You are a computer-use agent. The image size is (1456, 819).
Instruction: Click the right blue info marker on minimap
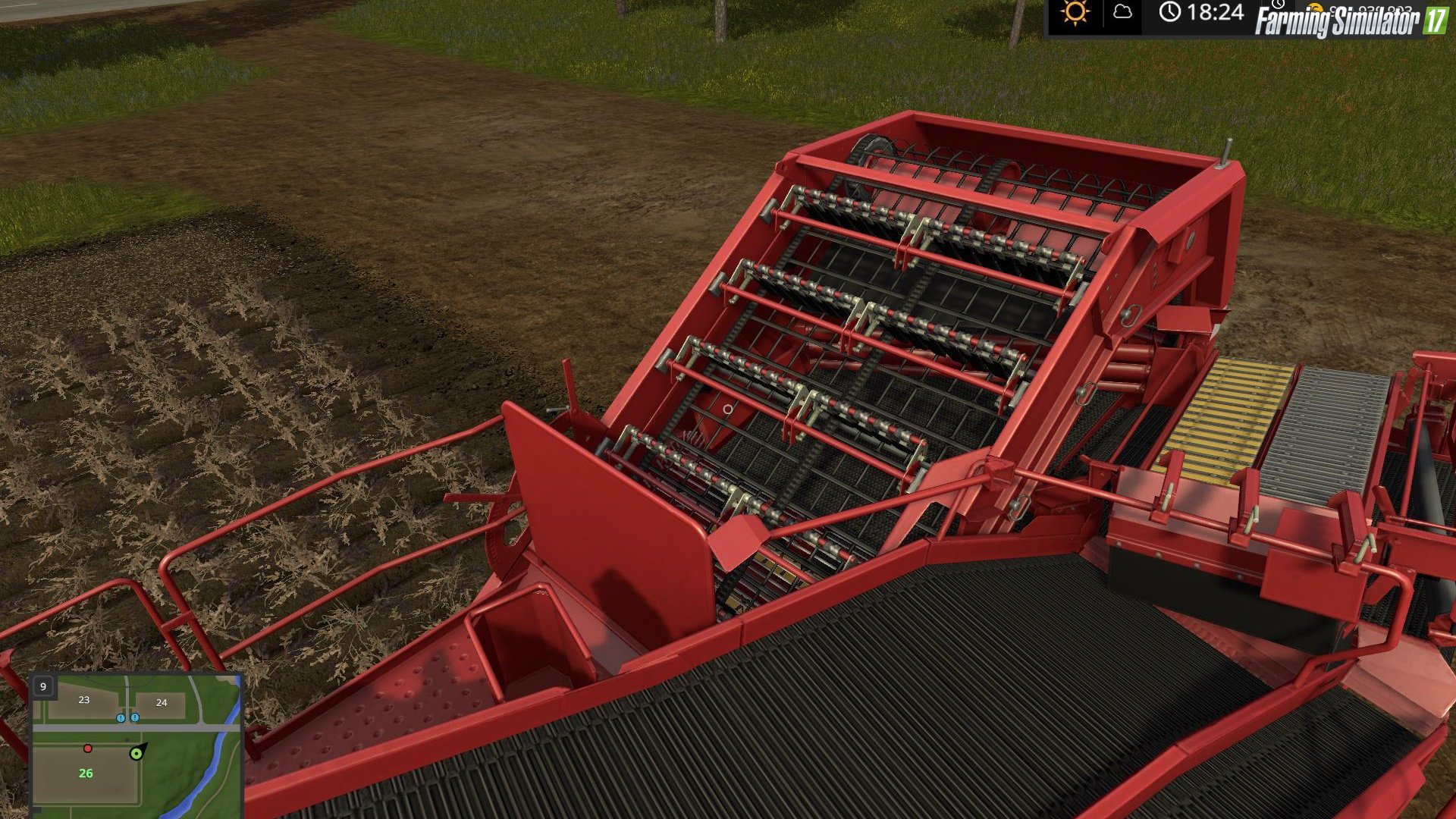(x=136, y=716)
